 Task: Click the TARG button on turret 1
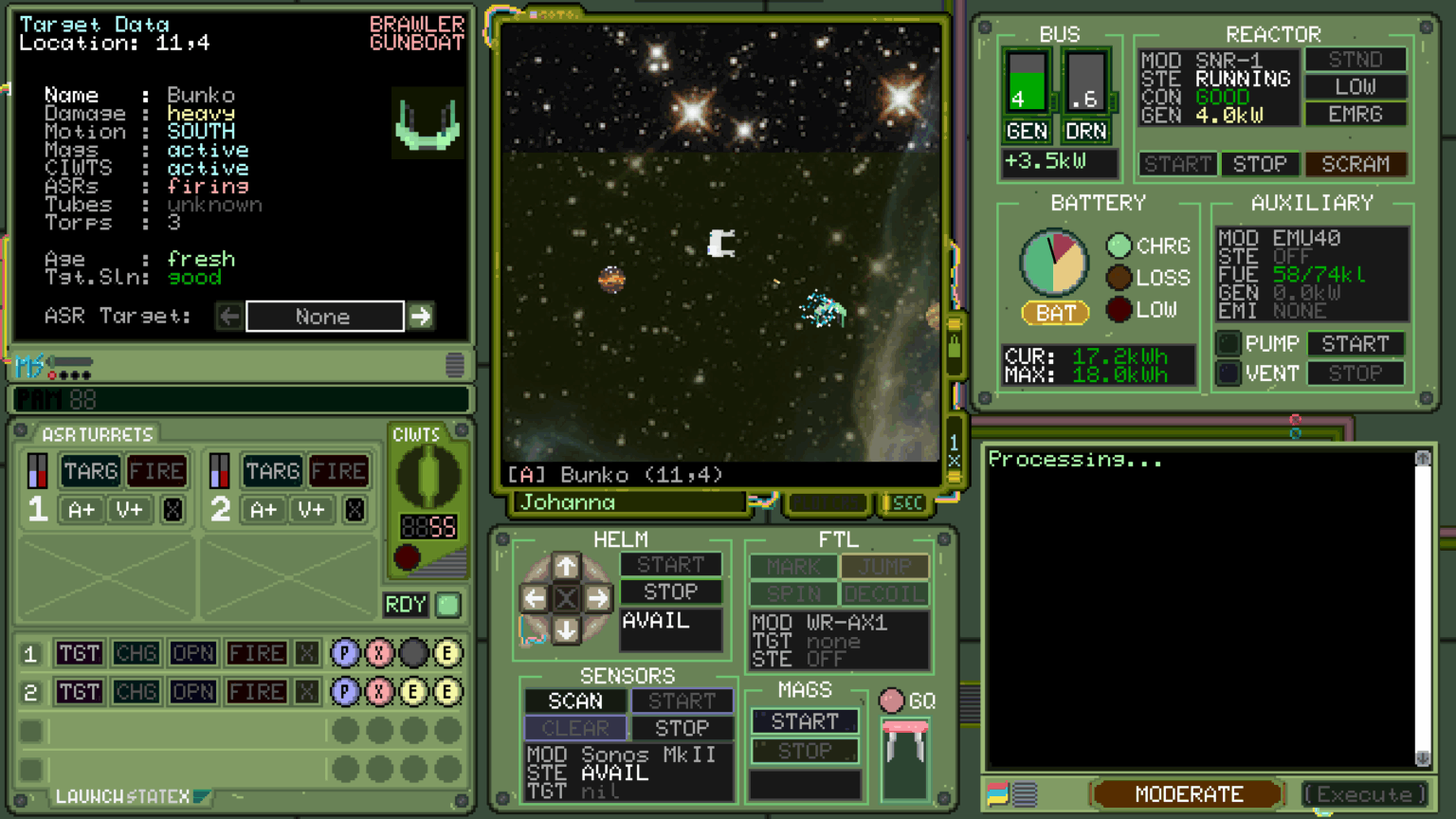pos(90,471)
